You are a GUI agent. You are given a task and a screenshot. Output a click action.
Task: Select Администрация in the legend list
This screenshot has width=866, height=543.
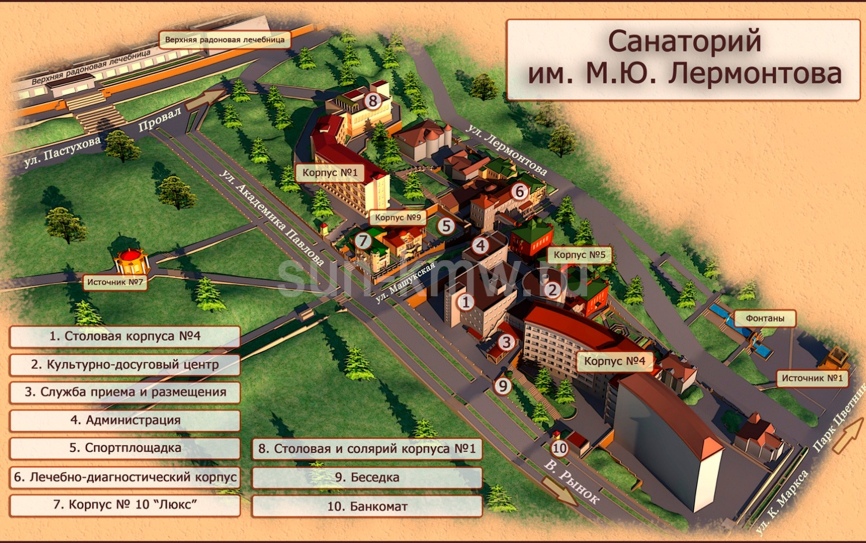[x=124, y=421]
